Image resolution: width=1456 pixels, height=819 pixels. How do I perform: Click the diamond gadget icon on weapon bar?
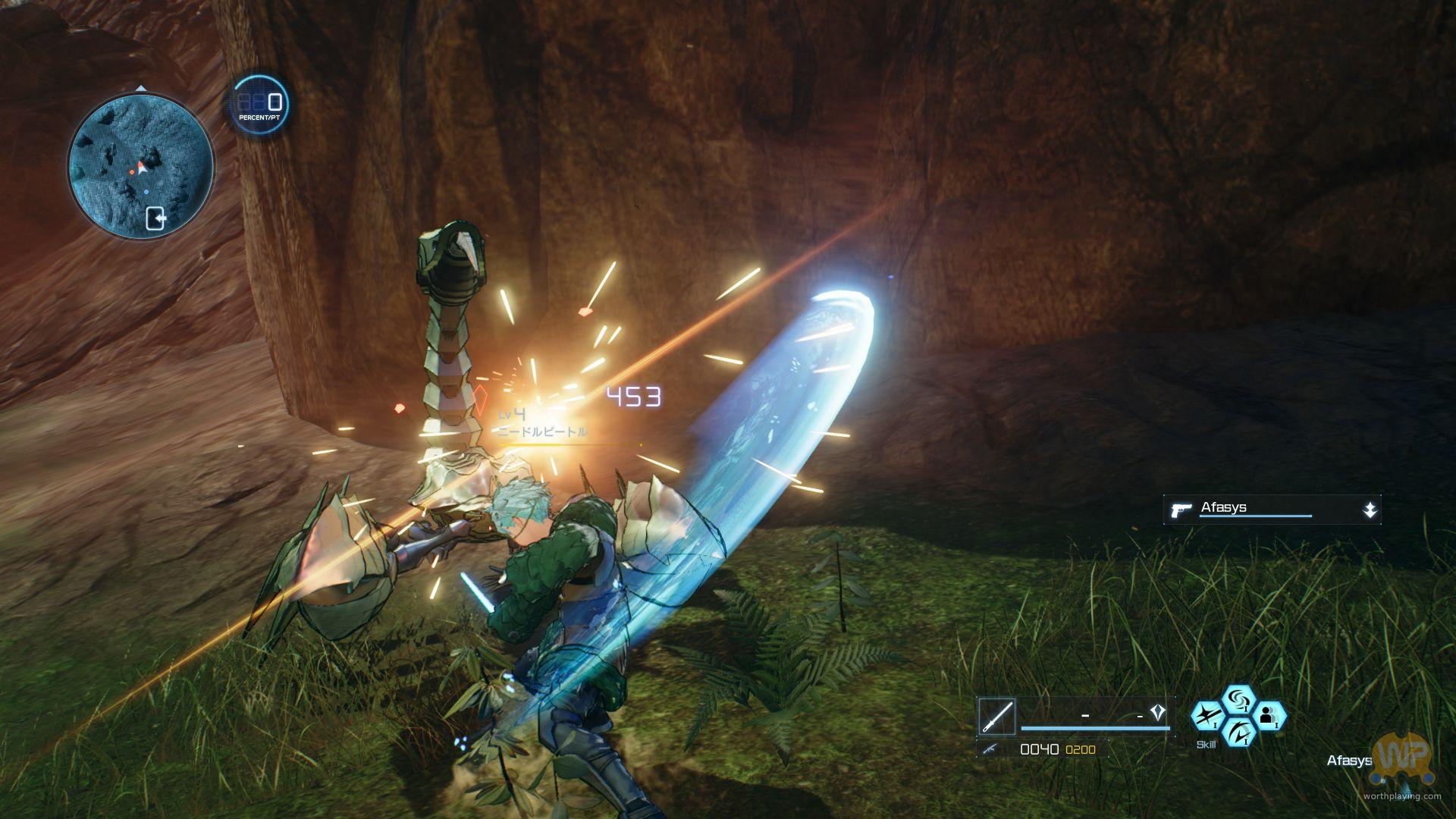[x=1157, y=713]
